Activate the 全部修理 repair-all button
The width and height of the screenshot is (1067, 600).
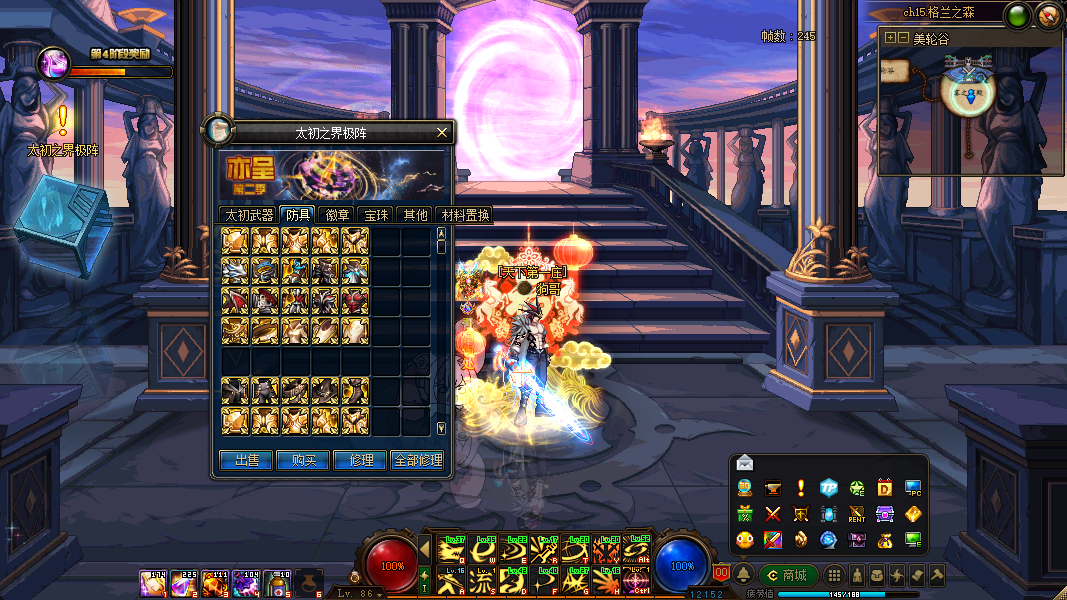point(417,460)
